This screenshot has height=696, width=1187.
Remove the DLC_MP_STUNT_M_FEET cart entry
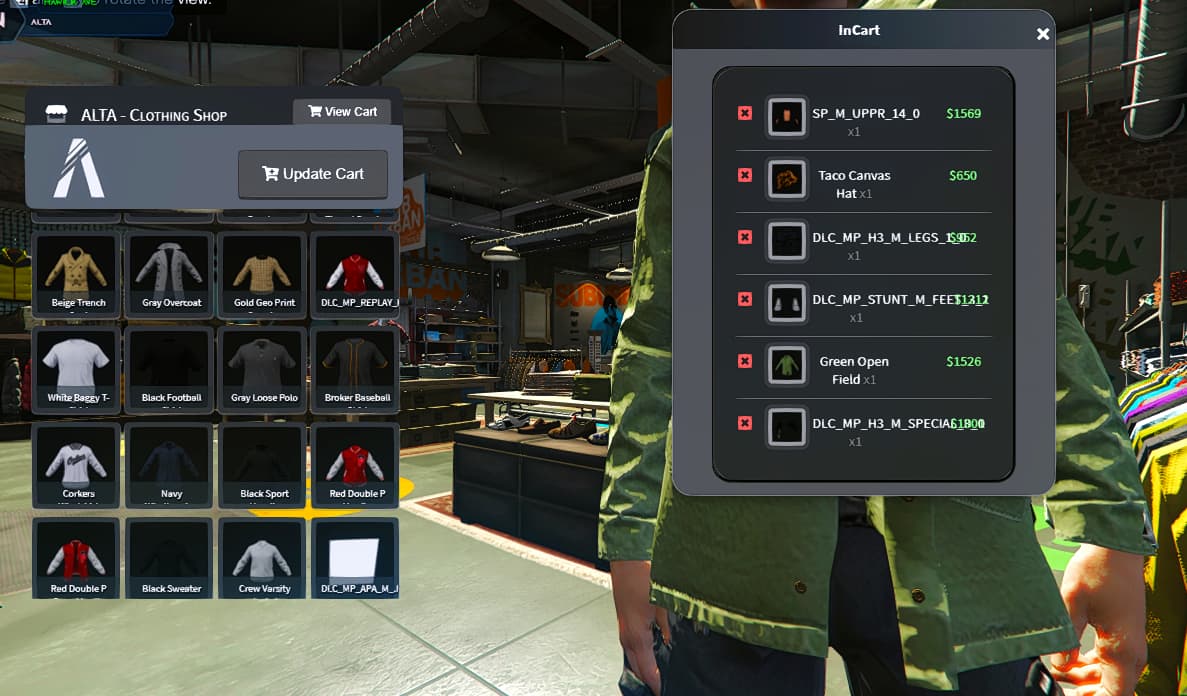745,299
